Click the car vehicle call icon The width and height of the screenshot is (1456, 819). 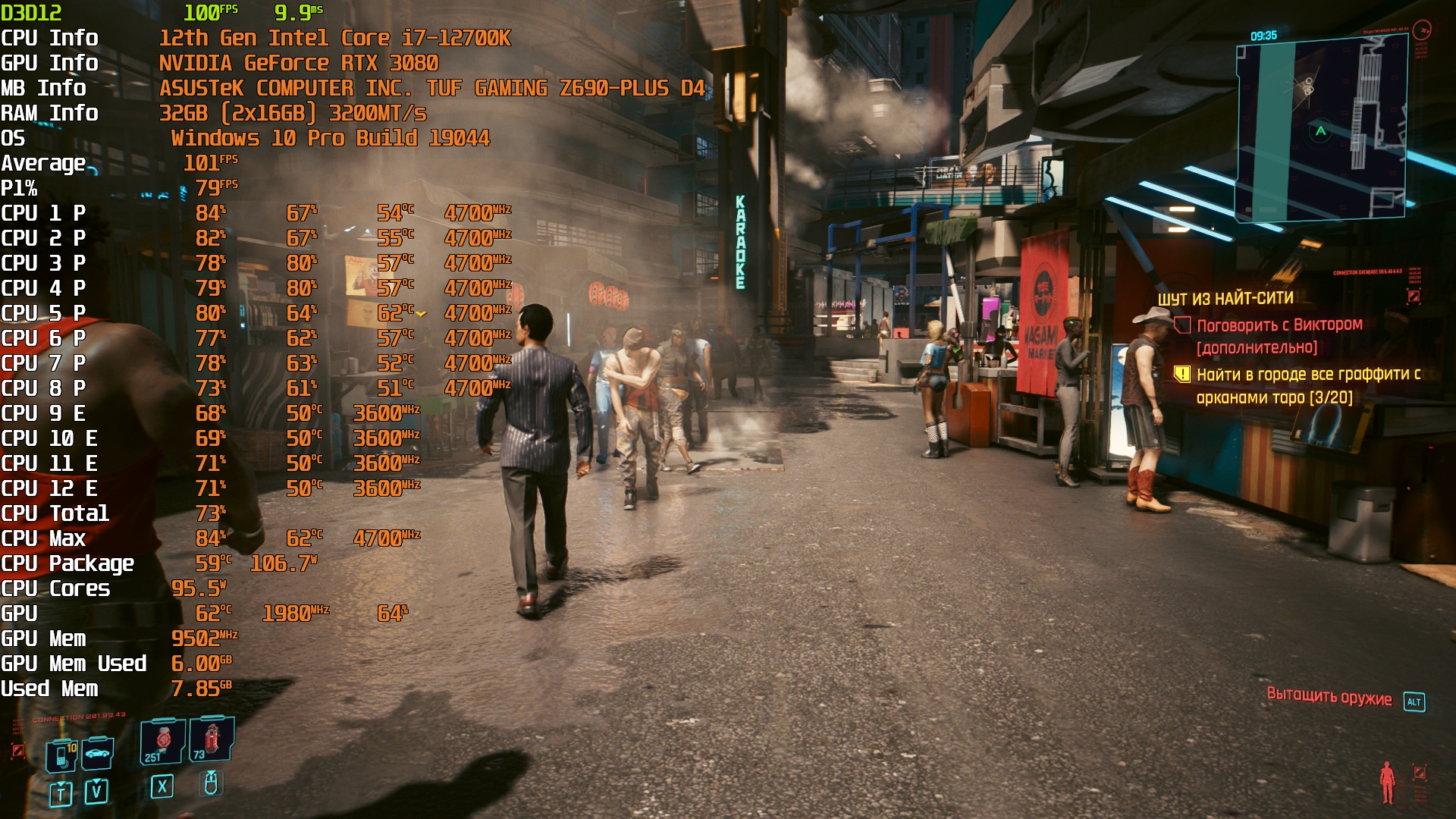tap(98, 753)
